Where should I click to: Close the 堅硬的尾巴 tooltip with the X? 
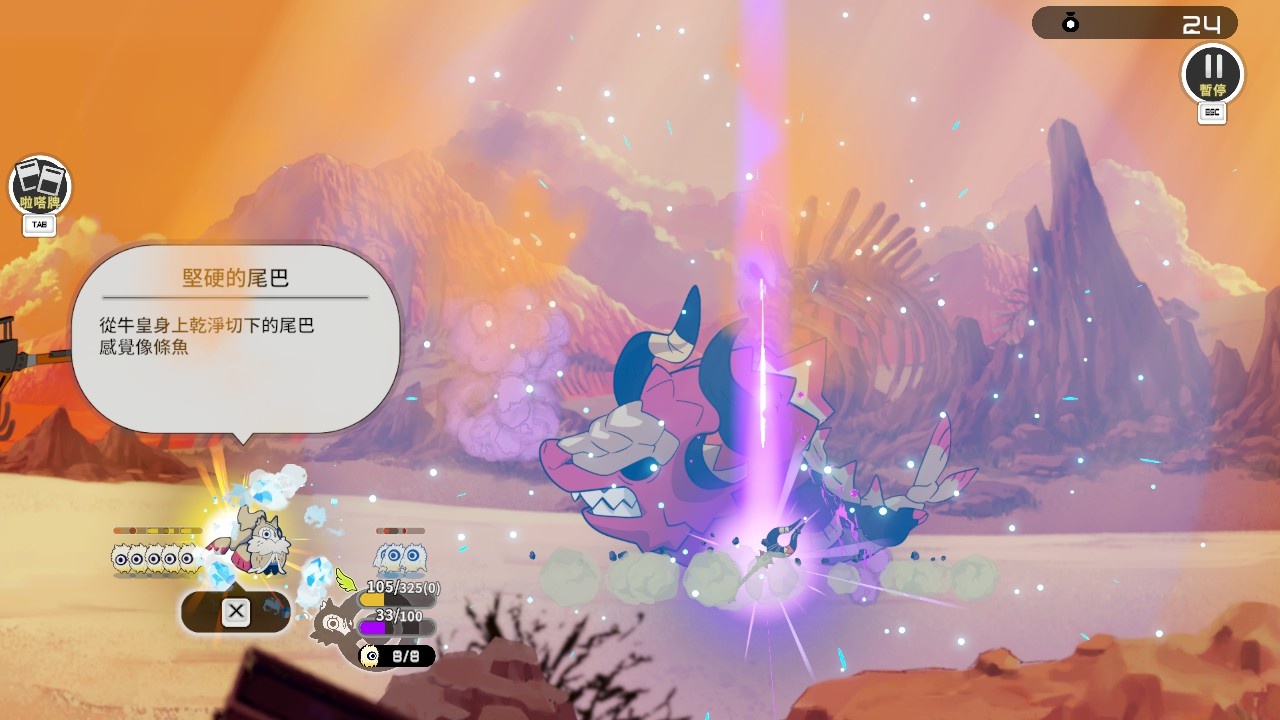236,611
